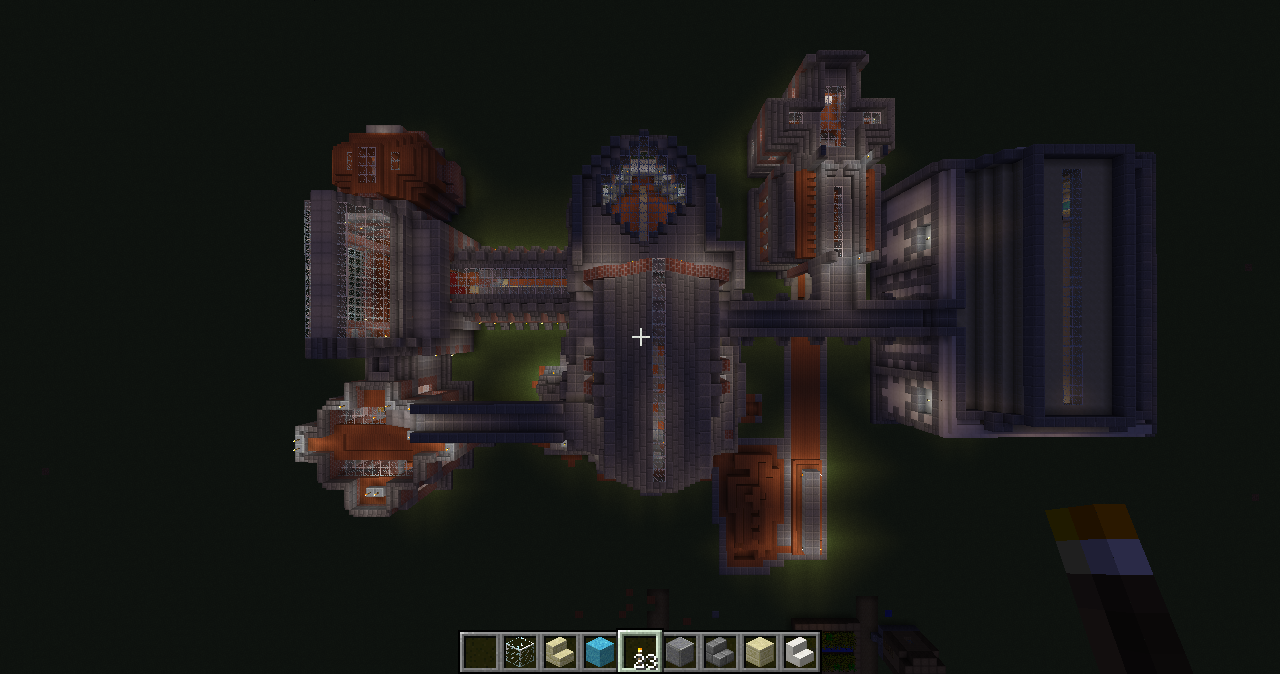Screen dimensions: 1280x674
Task: Select the sandstone block slot
Action: tap(760, 652)
